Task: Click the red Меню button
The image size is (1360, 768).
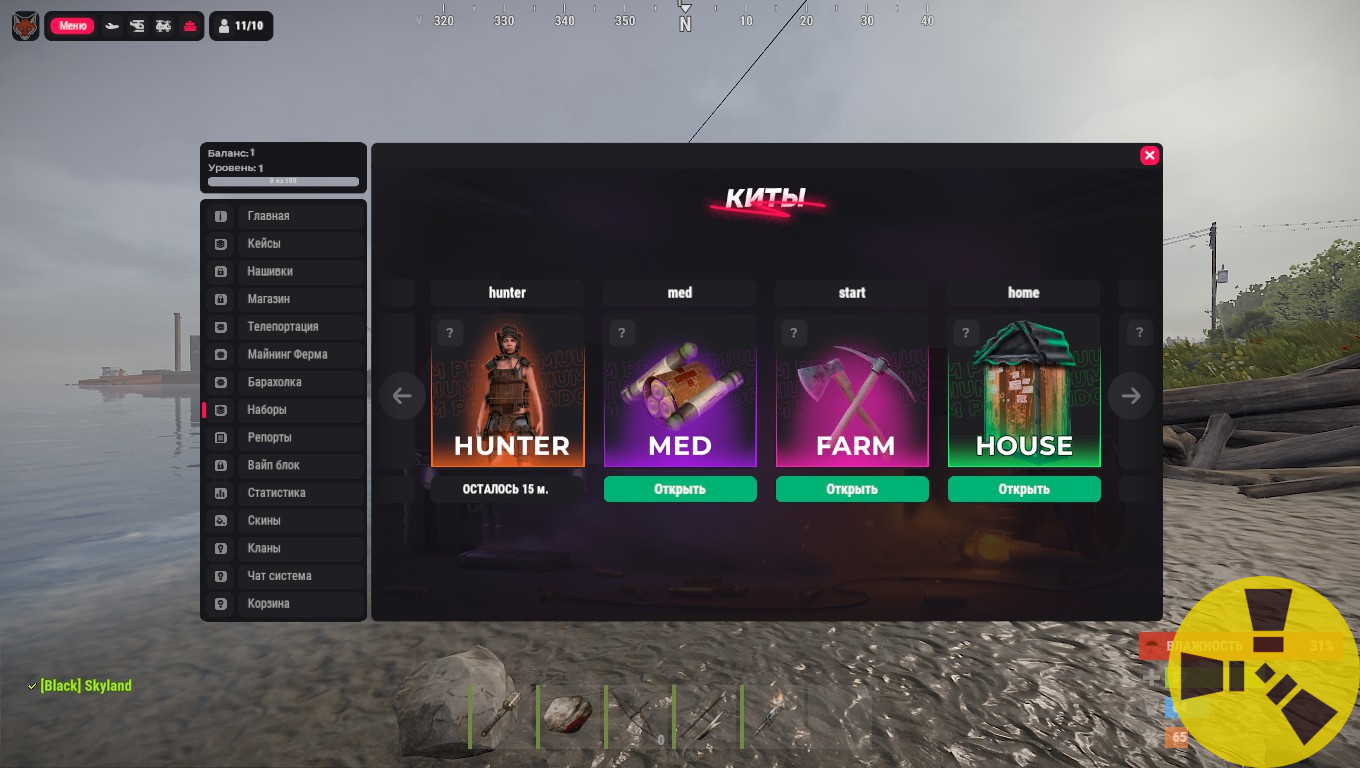Action: pyautogui.click(x=72, y=26)
